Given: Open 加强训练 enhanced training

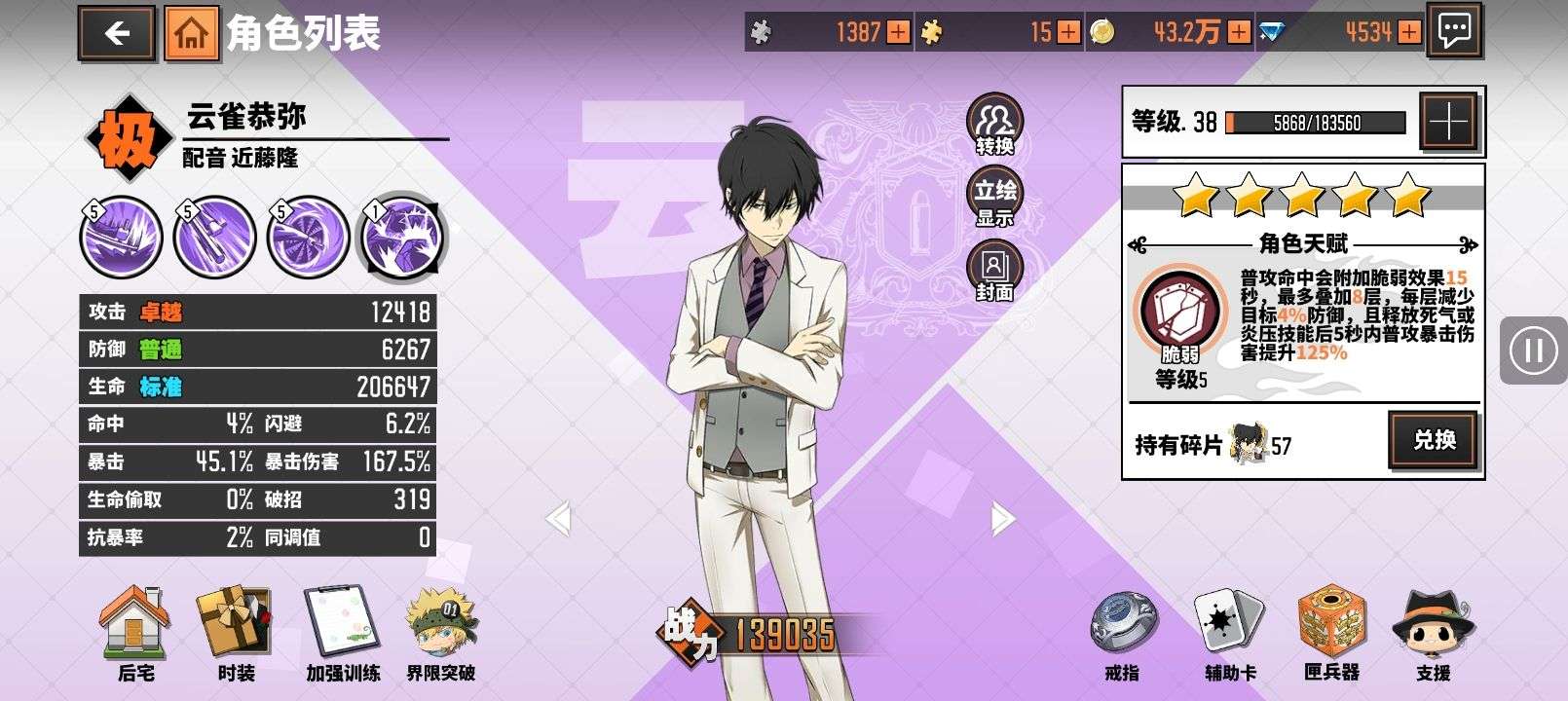Looking at the screenshot, I should pos(343,633).
